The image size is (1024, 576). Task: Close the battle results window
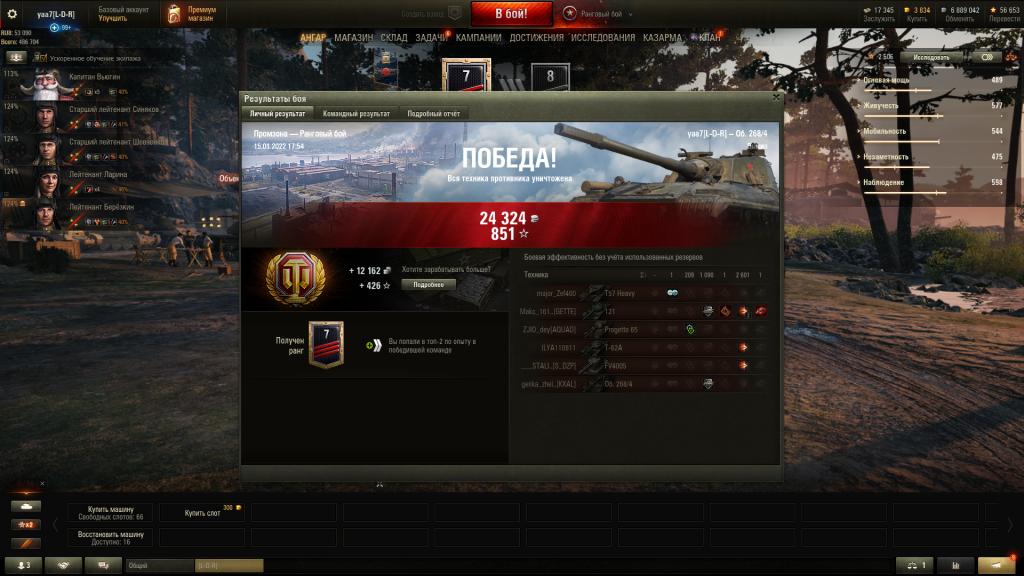776,98
